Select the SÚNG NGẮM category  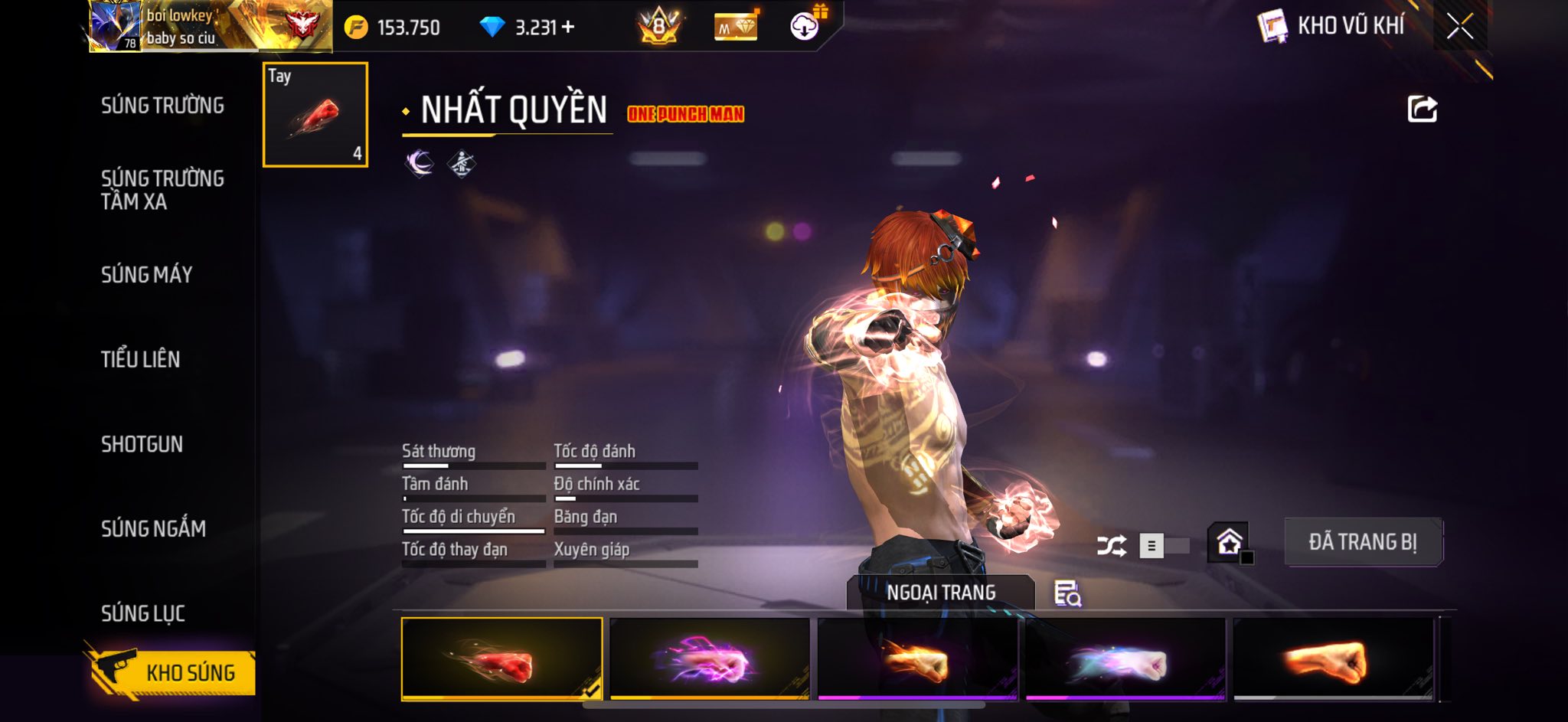point(153,528)
